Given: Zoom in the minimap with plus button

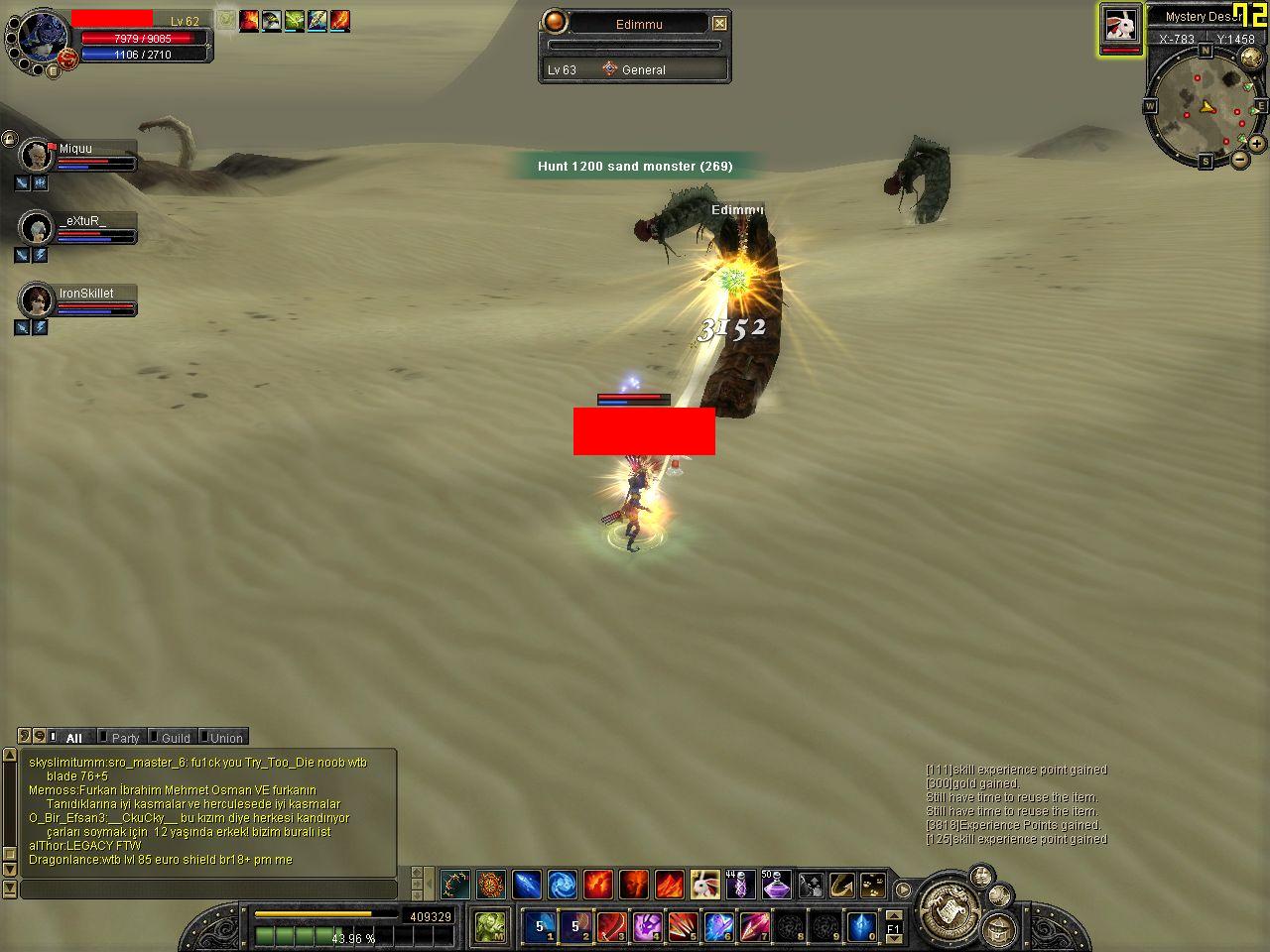Looking at the screenshot, I should [1256, 143].
